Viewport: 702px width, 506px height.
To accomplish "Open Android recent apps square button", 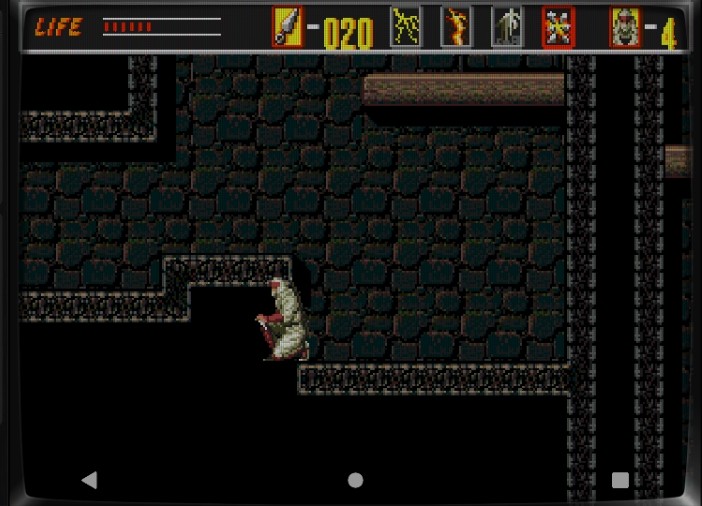I will tap(620, 480).
